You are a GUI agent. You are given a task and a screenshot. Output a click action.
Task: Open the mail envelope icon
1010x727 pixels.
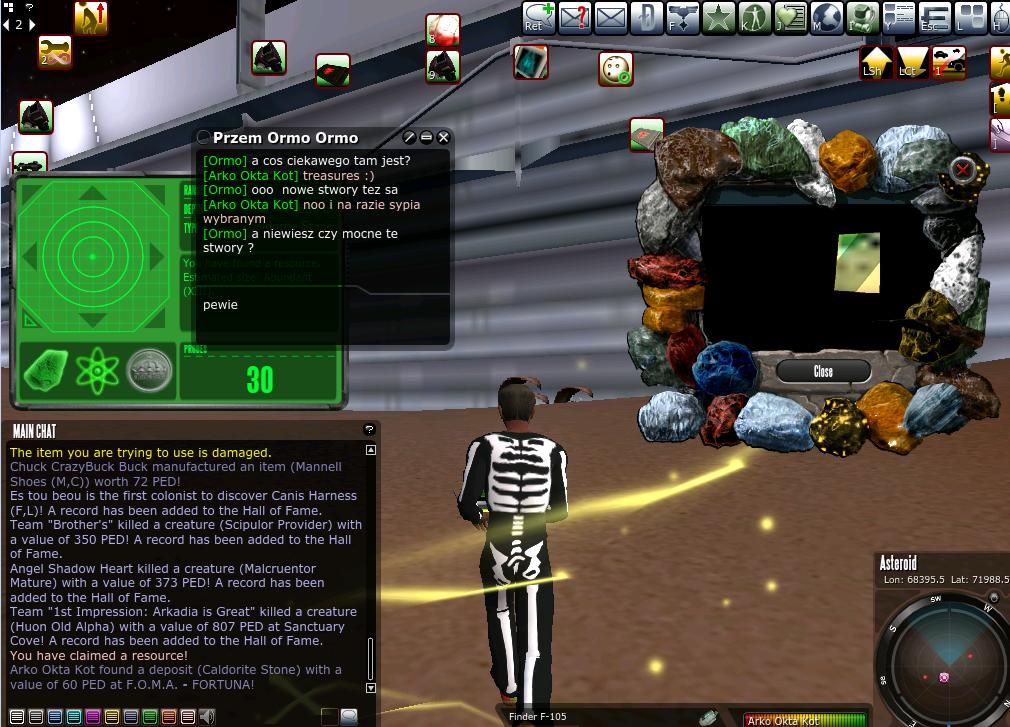click(610, 18)
